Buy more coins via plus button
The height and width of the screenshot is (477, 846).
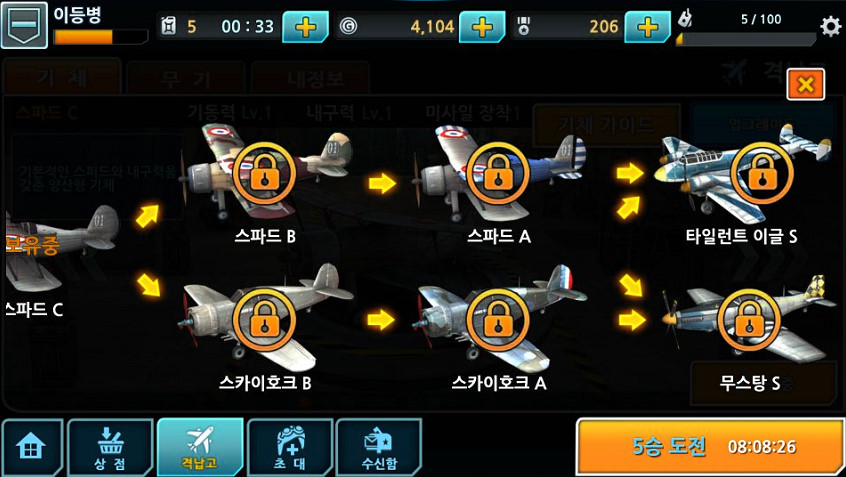tap(481, 27)
